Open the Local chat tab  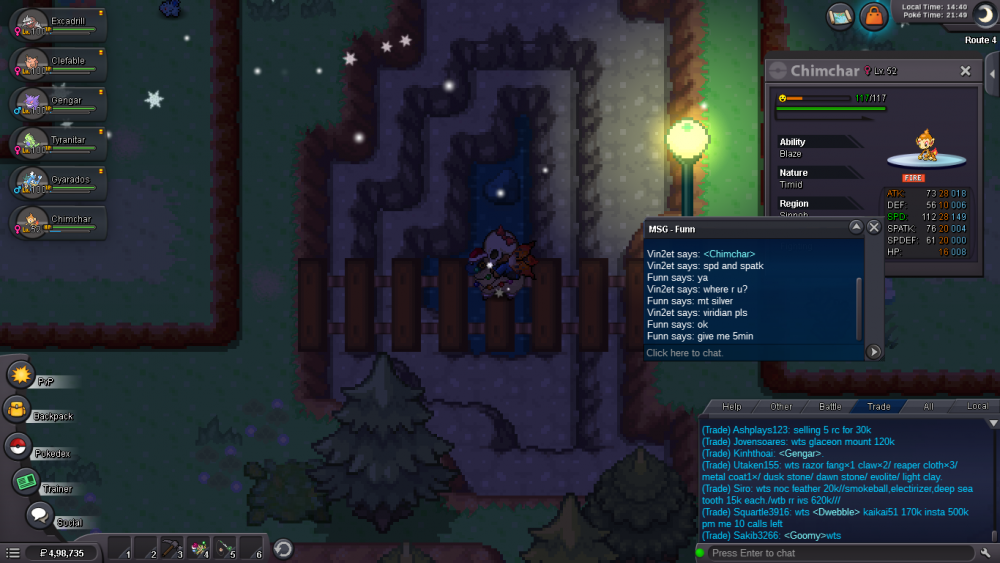[976, 407]
